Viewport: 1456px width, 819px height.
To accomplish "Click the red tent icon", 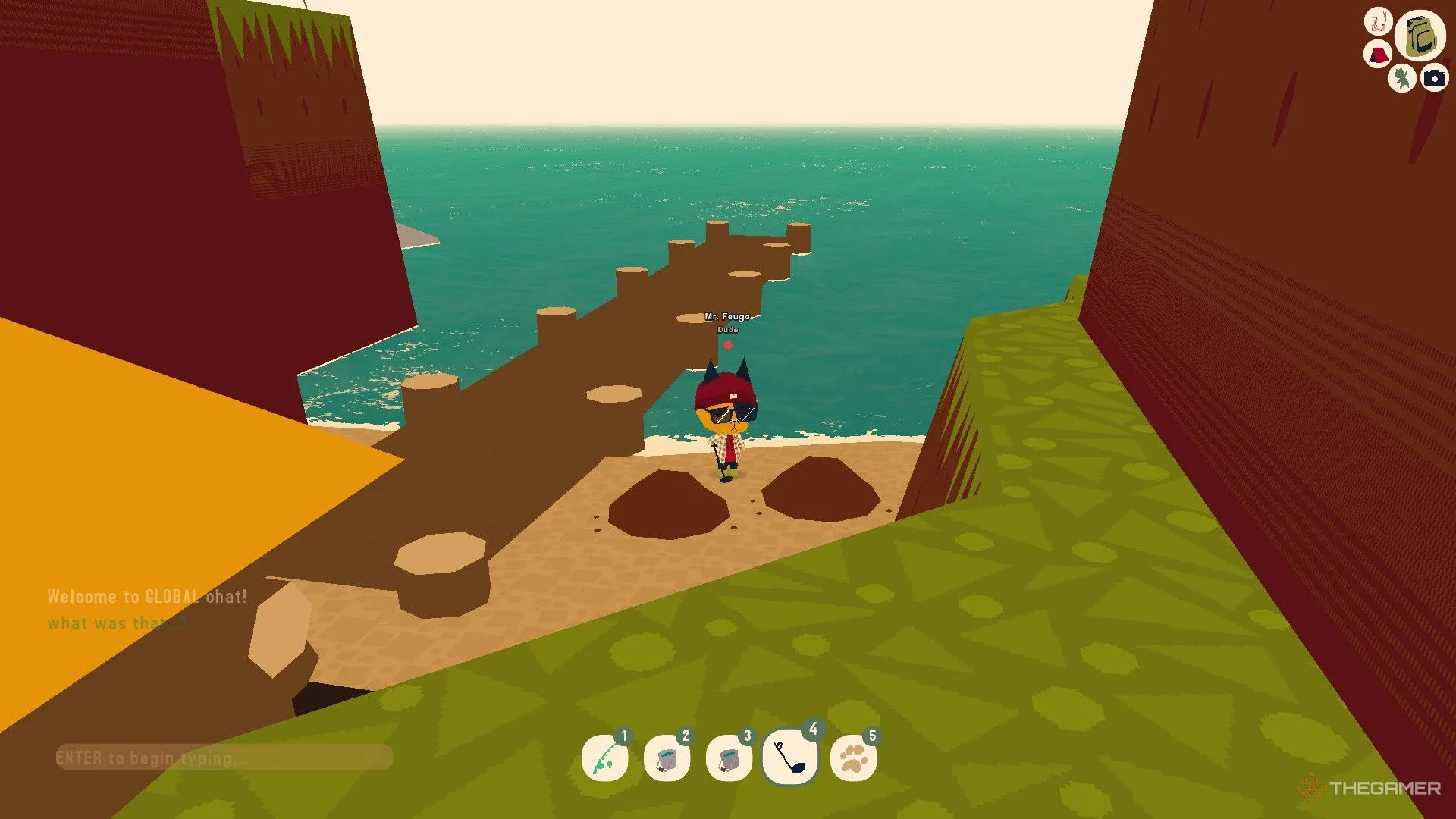I will coord(1377,55).
